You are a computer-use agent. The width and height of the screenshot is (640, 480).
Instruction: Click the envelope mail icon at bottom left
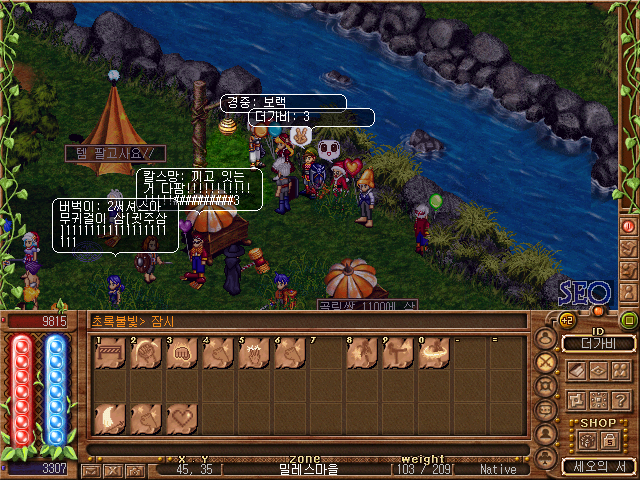click(91, 470)
